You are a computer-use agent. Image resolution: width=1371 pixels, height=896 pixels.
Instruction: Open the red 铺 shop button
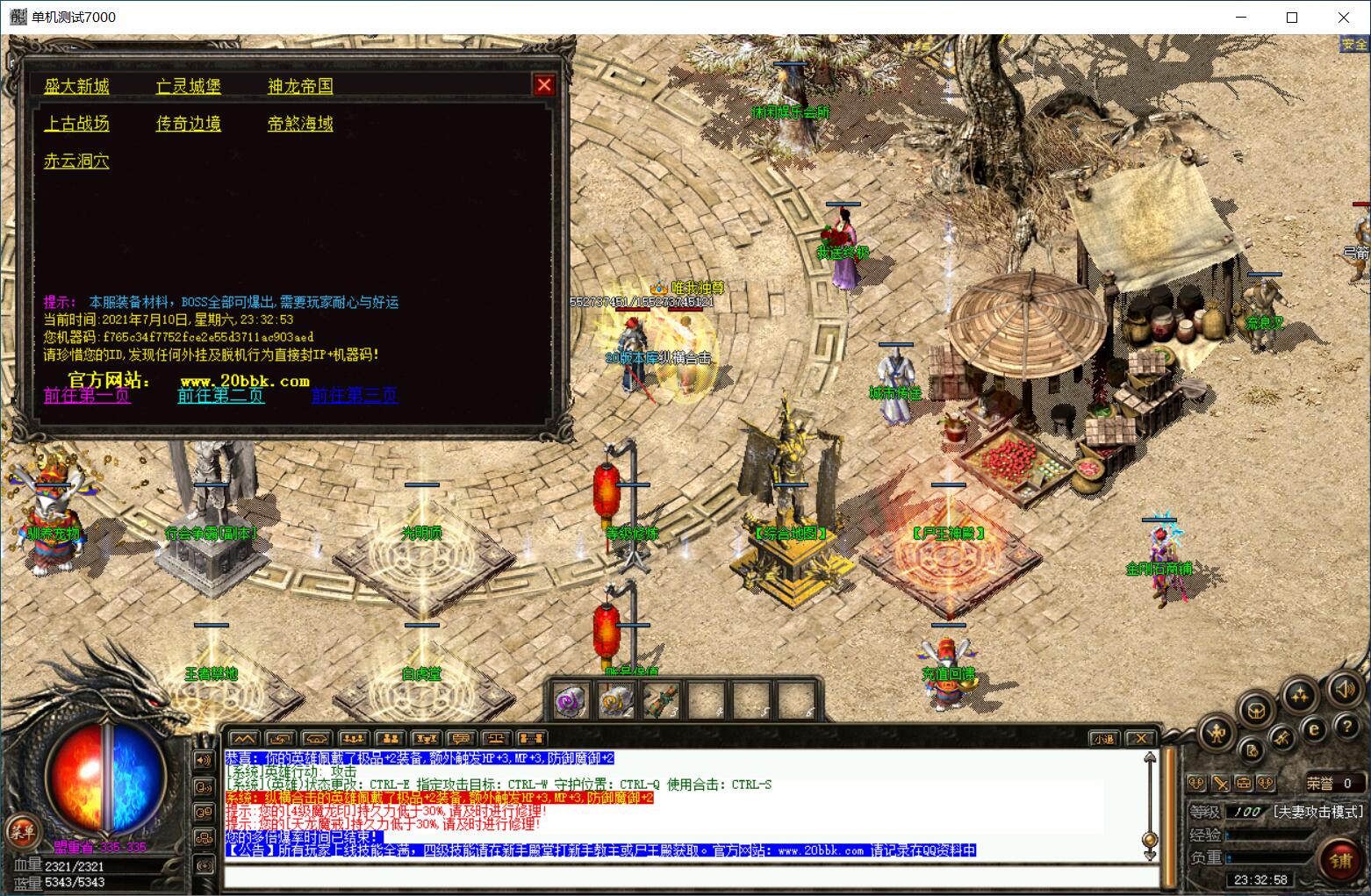coord(1339,860)
